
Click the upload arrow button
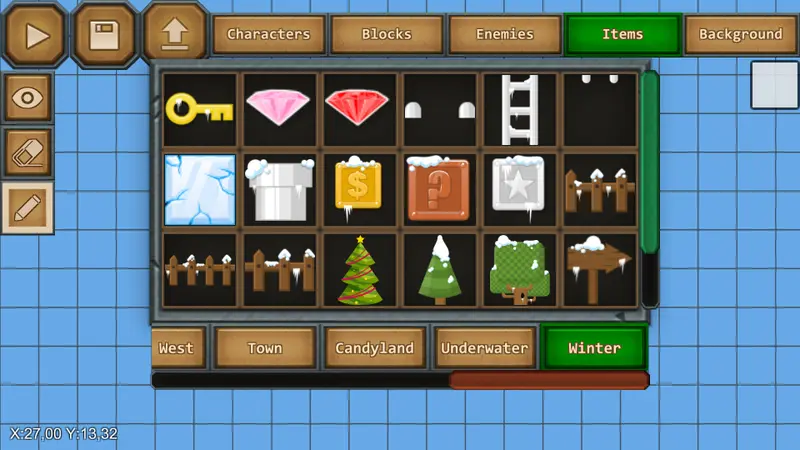pyautogui.click(x=174, y=33)
